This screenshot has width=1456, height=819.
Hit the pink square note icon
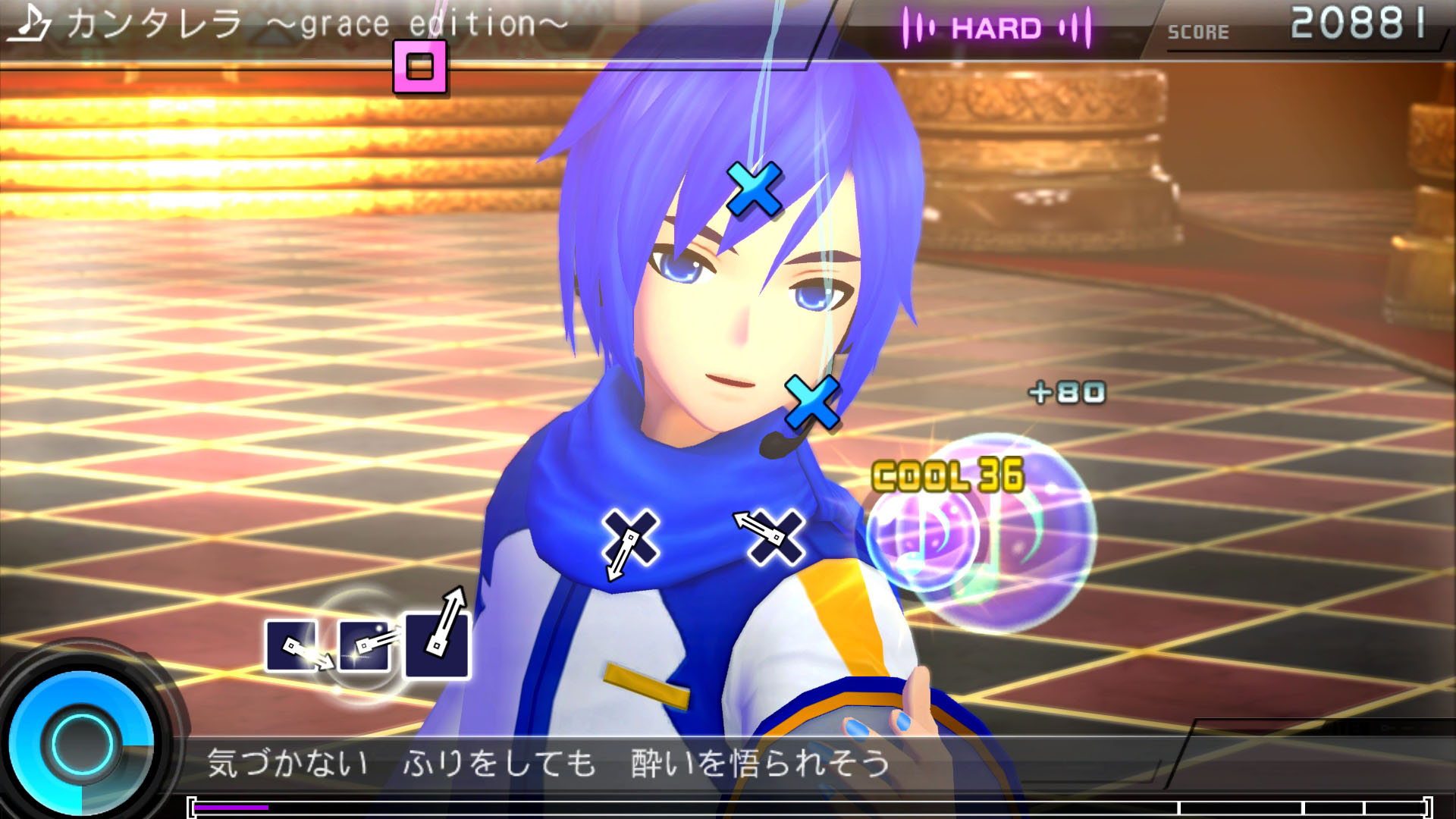[x=419, y=67]
